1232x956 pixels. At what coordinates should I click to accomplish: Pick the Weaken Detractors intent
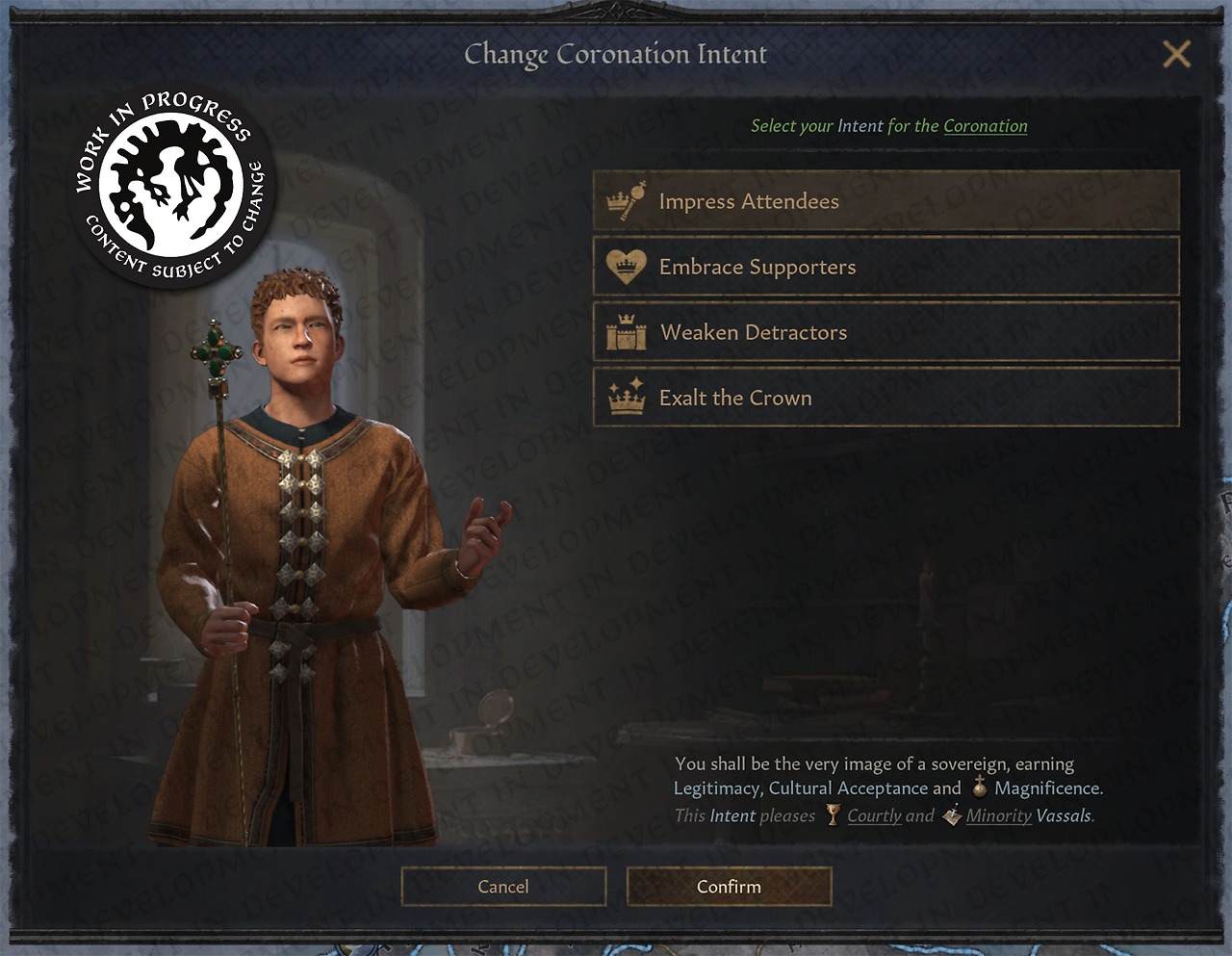pyautogui.click(x=885, y=332)
